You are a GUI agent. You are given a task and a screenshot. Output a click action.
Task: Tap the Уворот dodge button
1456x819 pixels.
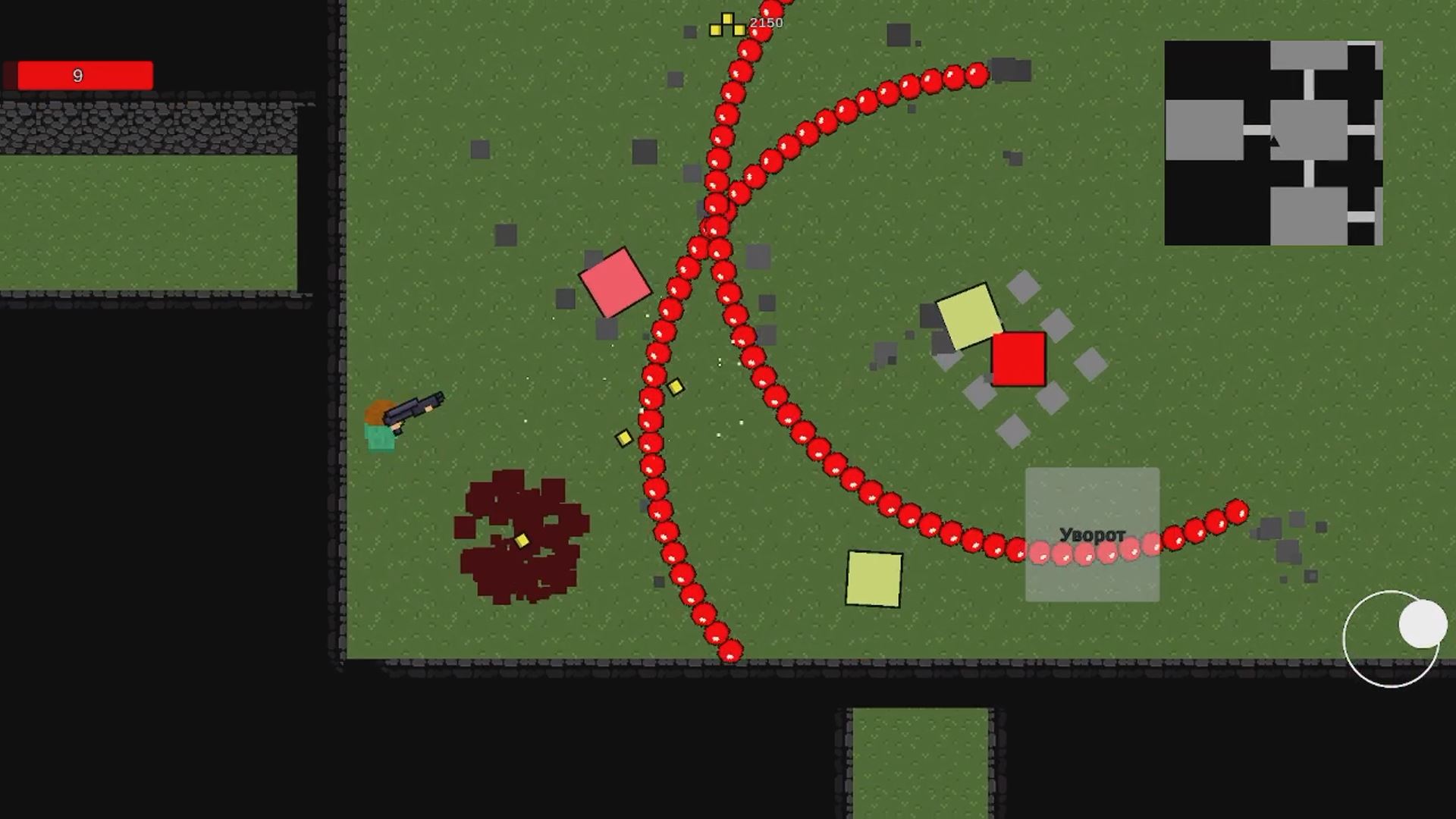point(1092,533)
